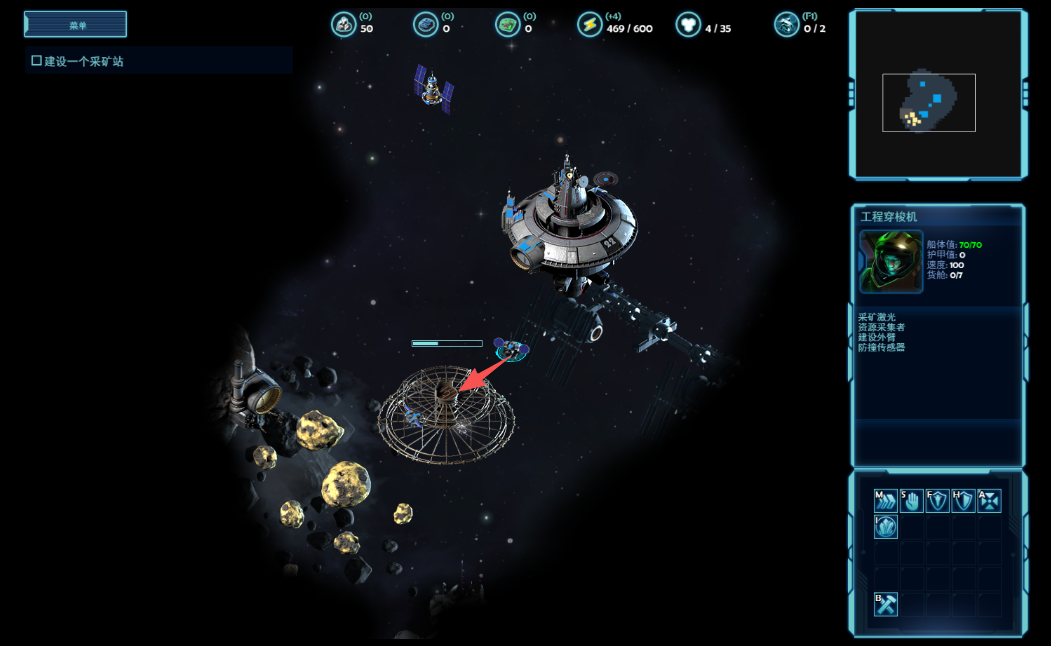
Task: Click the fleet ship icon marked F1
Action: 787,25
